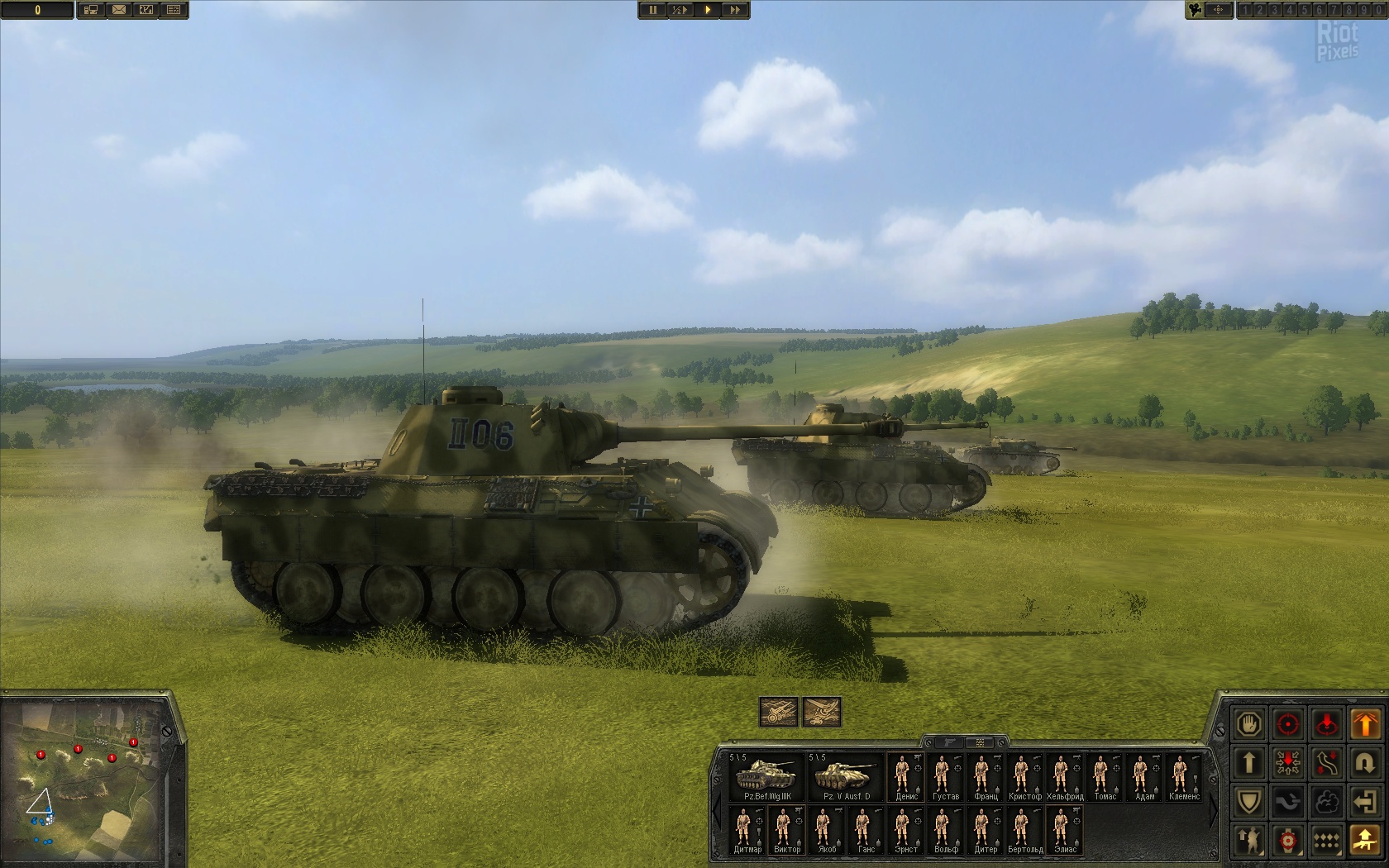Select control group number 1

pyautogui.click(x=1246, y=10)
